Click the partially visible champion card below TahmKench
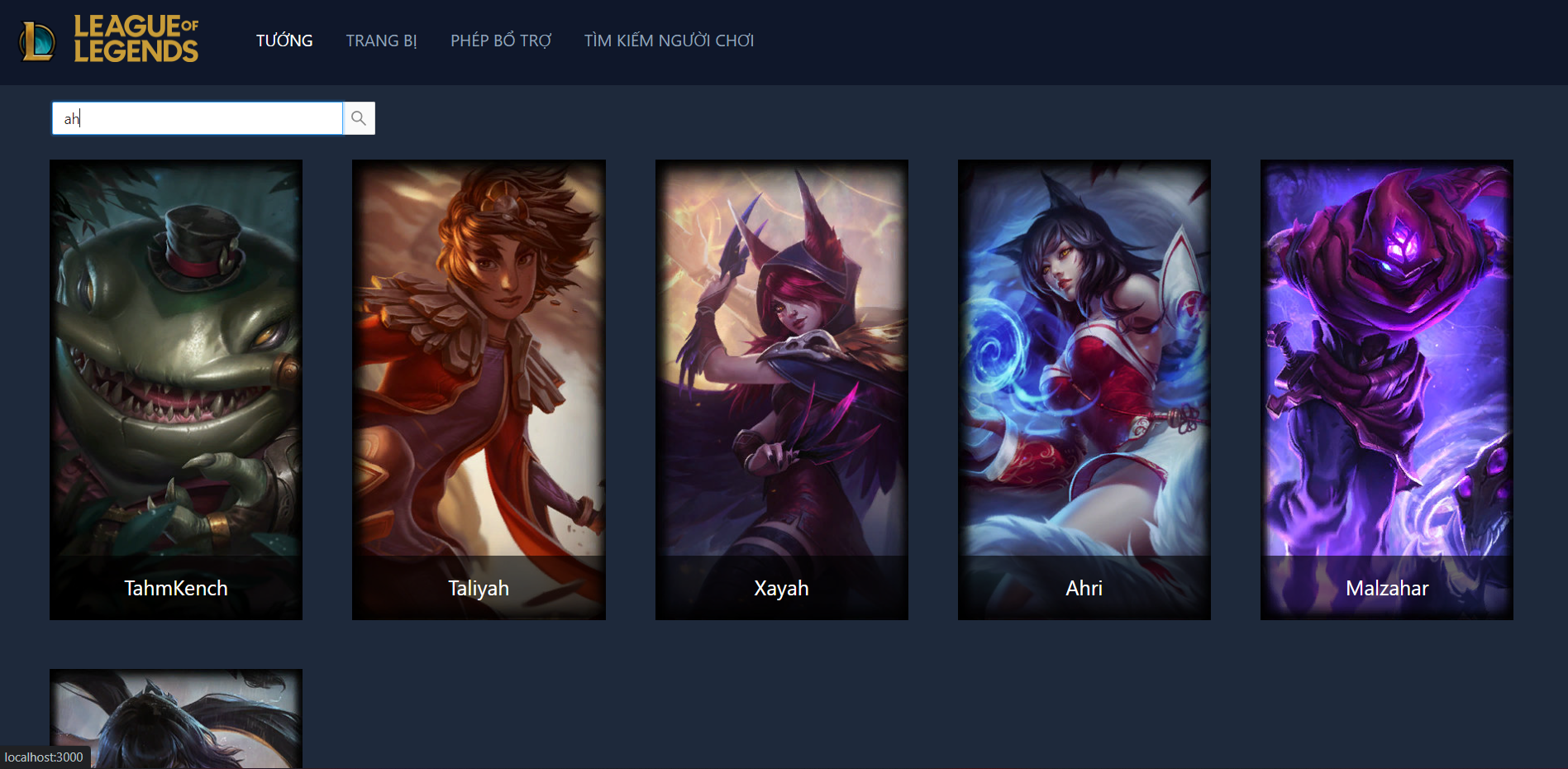The width and height of the screenshot is (1568, 769). pos(175,719)
